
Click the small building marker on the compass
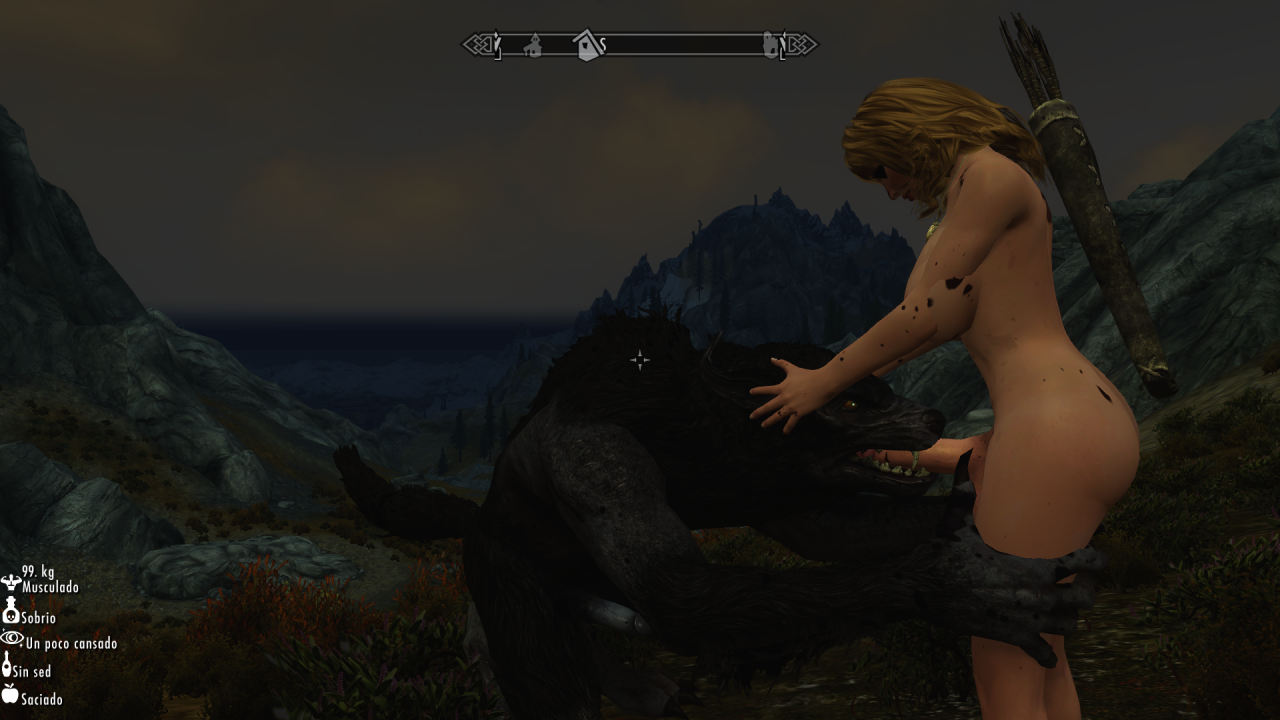[533, 45]
